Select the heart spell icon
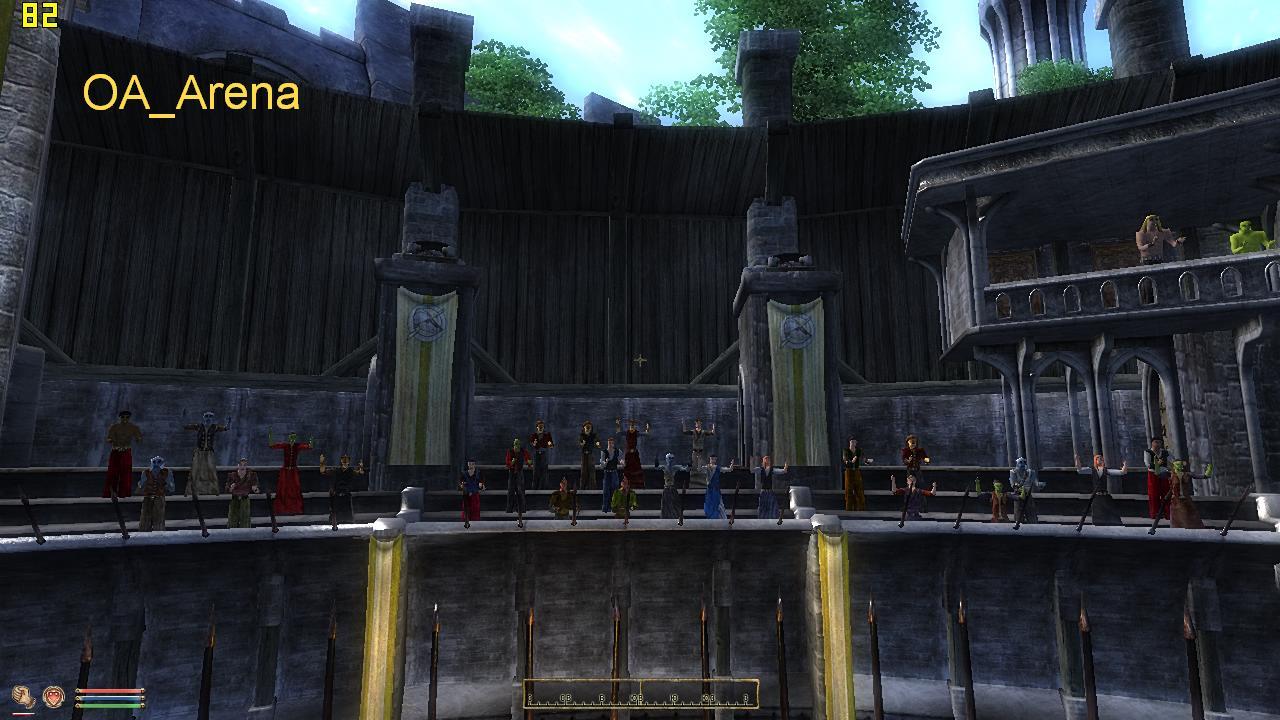Image resolution: width=1280 pixels, height=720 pixels. [x=52, y=696]
